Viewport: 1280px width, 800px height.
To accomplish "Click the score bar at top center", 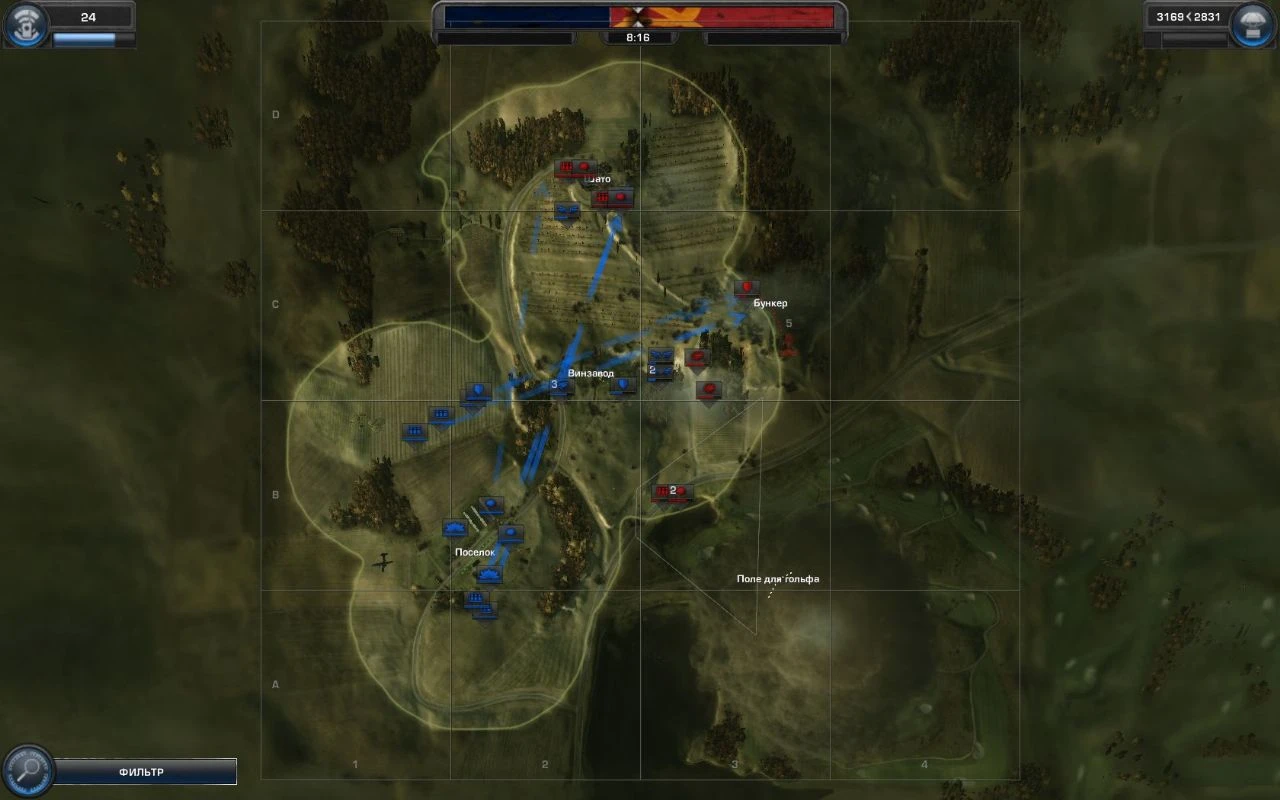I will pos(640,13).
